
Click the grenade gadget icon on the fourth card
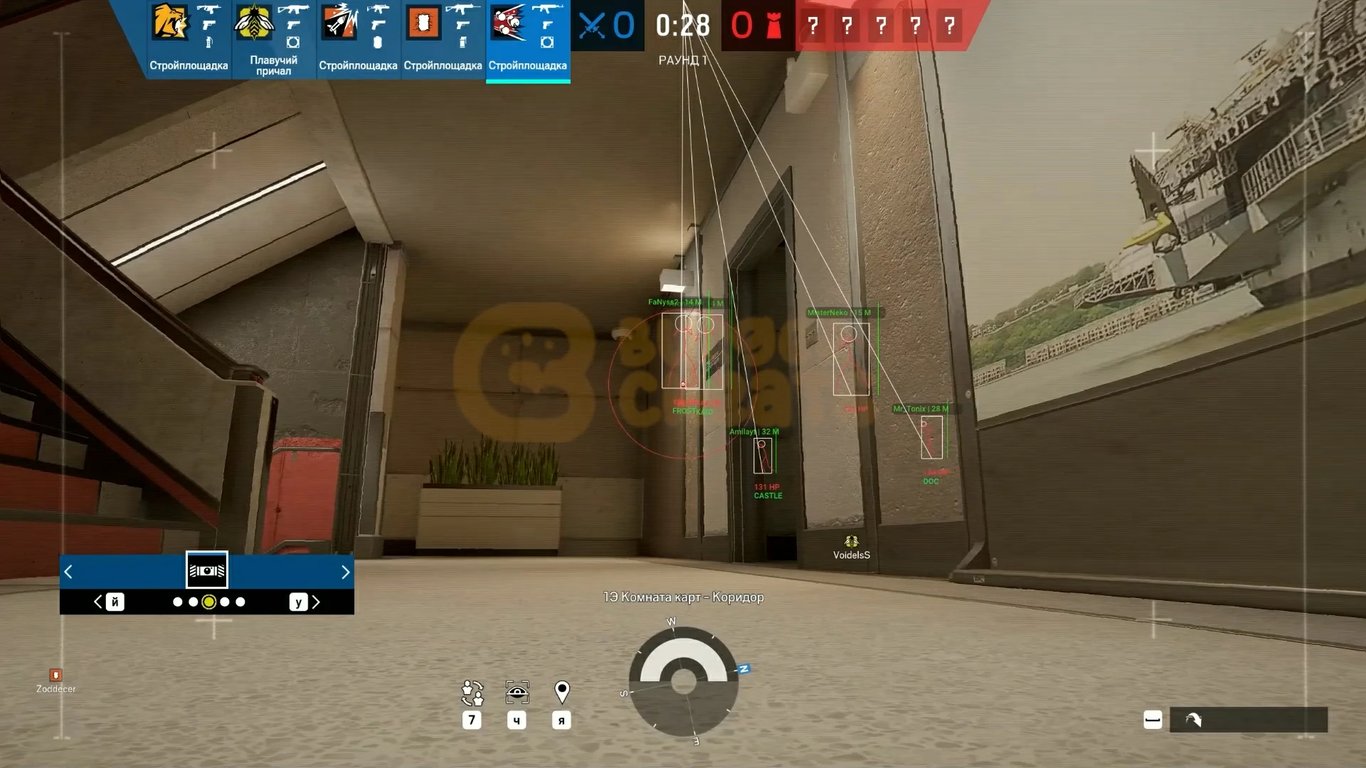pos(462,40)
